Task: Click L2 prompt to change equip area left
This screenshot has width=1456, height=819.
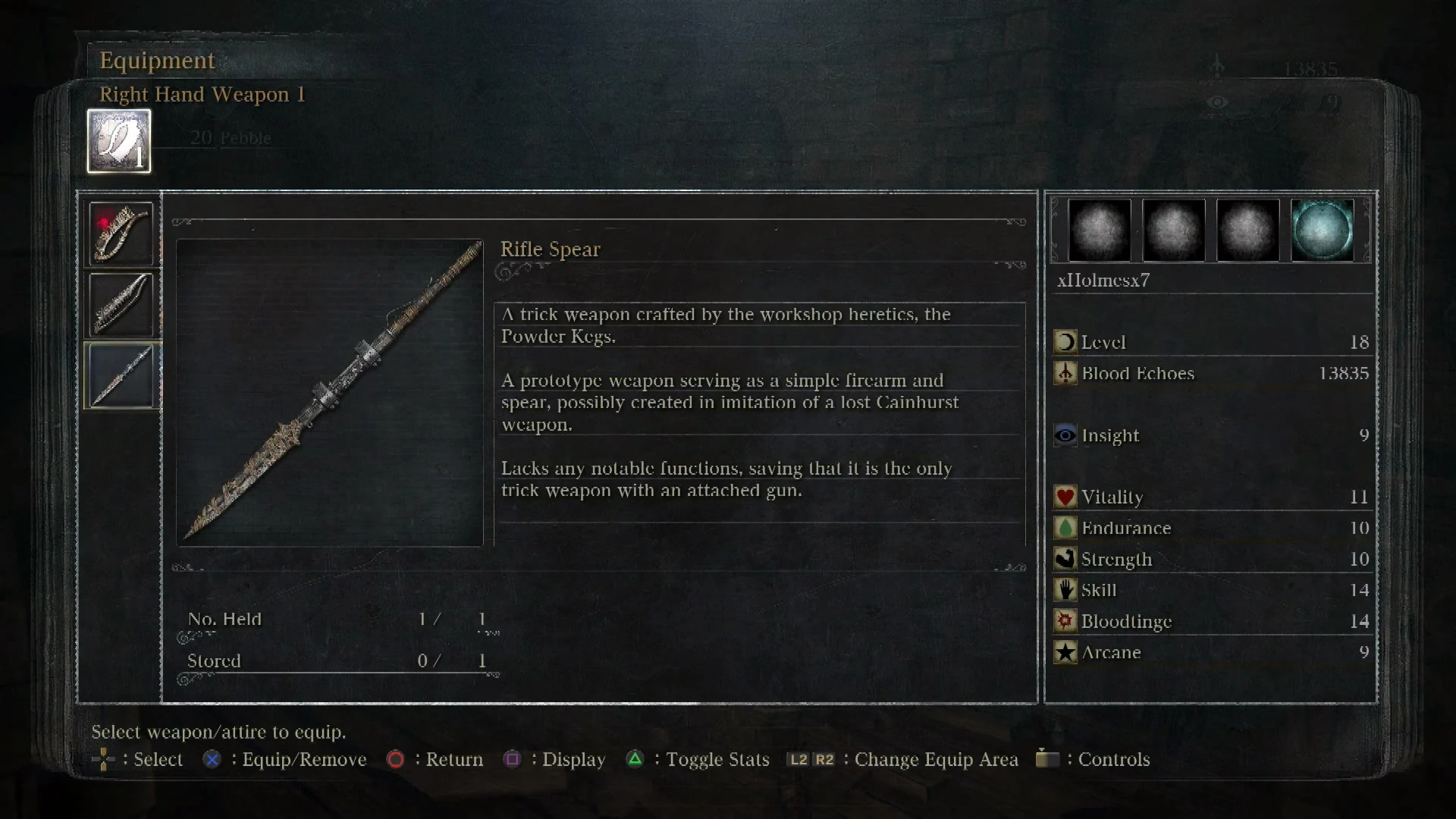Action: click(x=799, y=759)
